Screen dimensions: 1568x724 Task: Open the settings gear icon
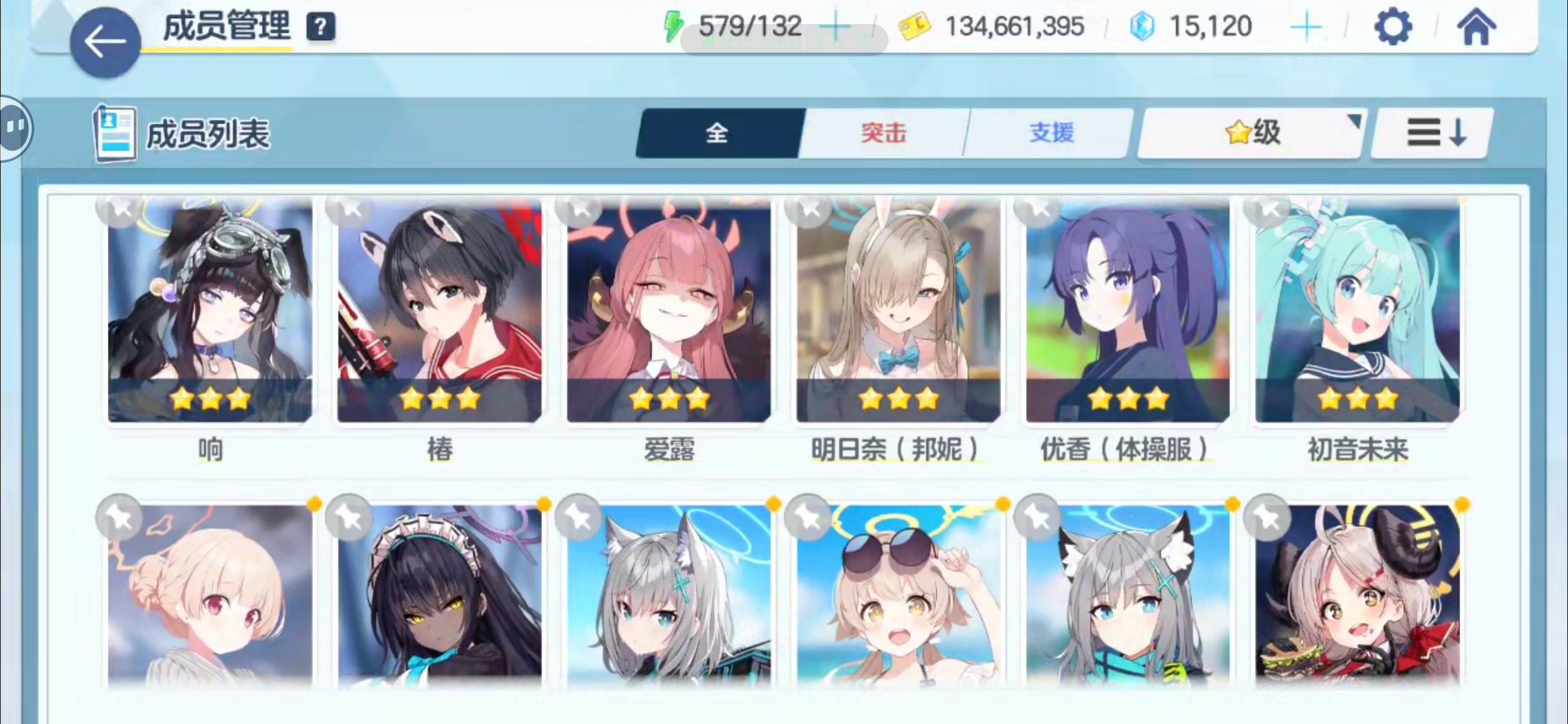tap(1394, 27)
